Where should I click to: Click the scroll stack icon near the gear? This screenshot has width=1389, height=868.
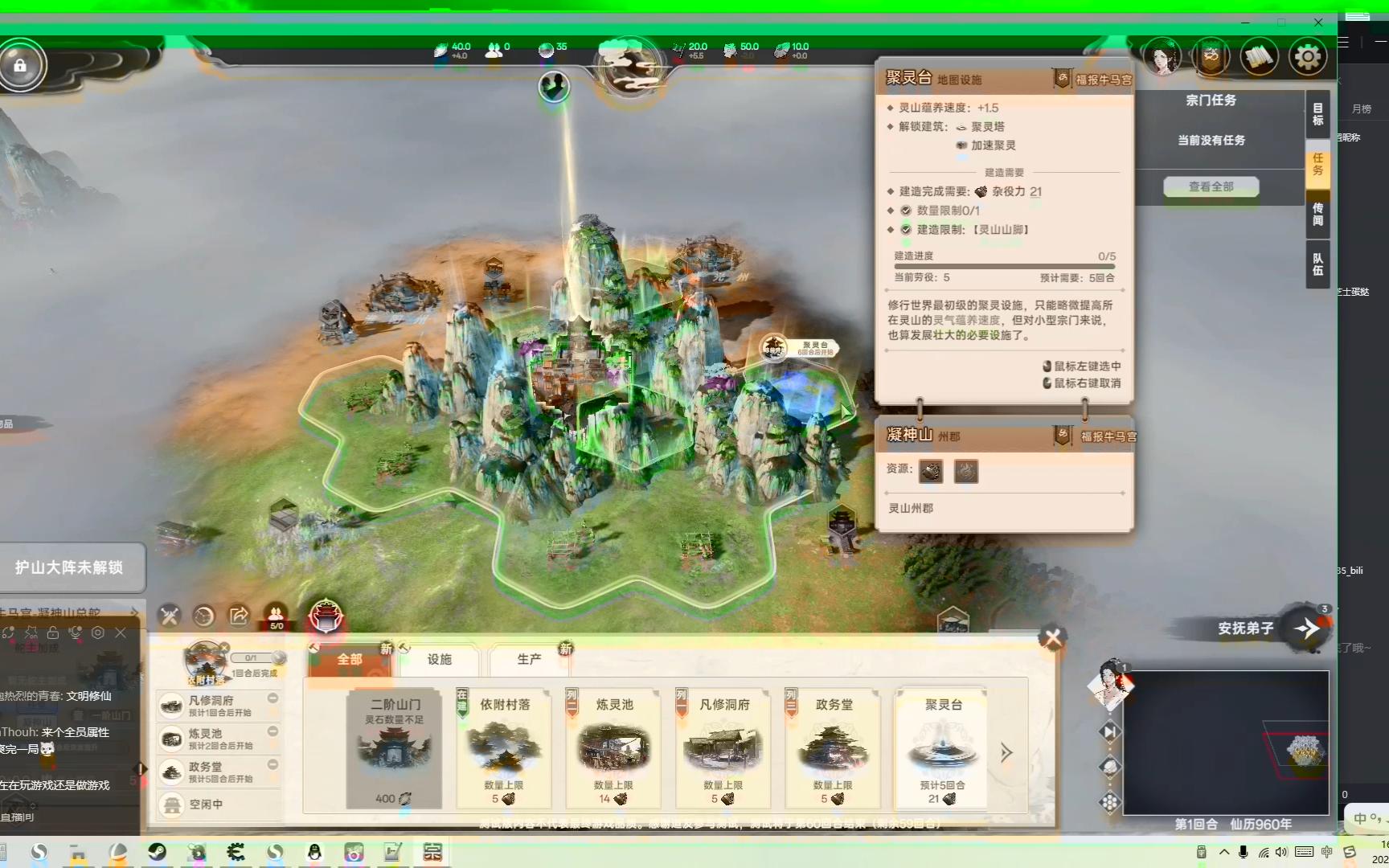click(1259, 55)
